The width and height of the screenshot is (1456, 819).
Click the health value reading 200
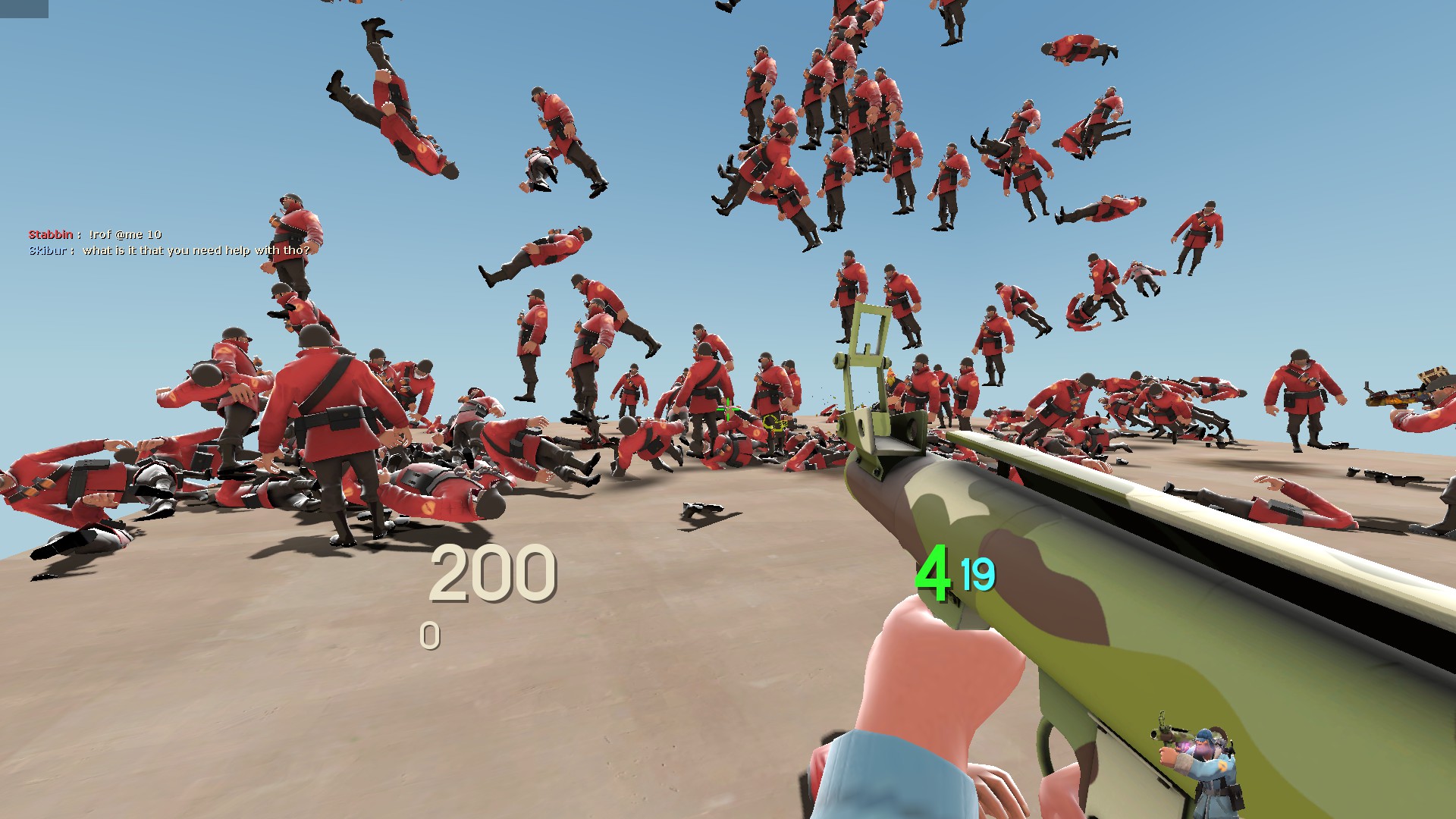click(493, 575)
